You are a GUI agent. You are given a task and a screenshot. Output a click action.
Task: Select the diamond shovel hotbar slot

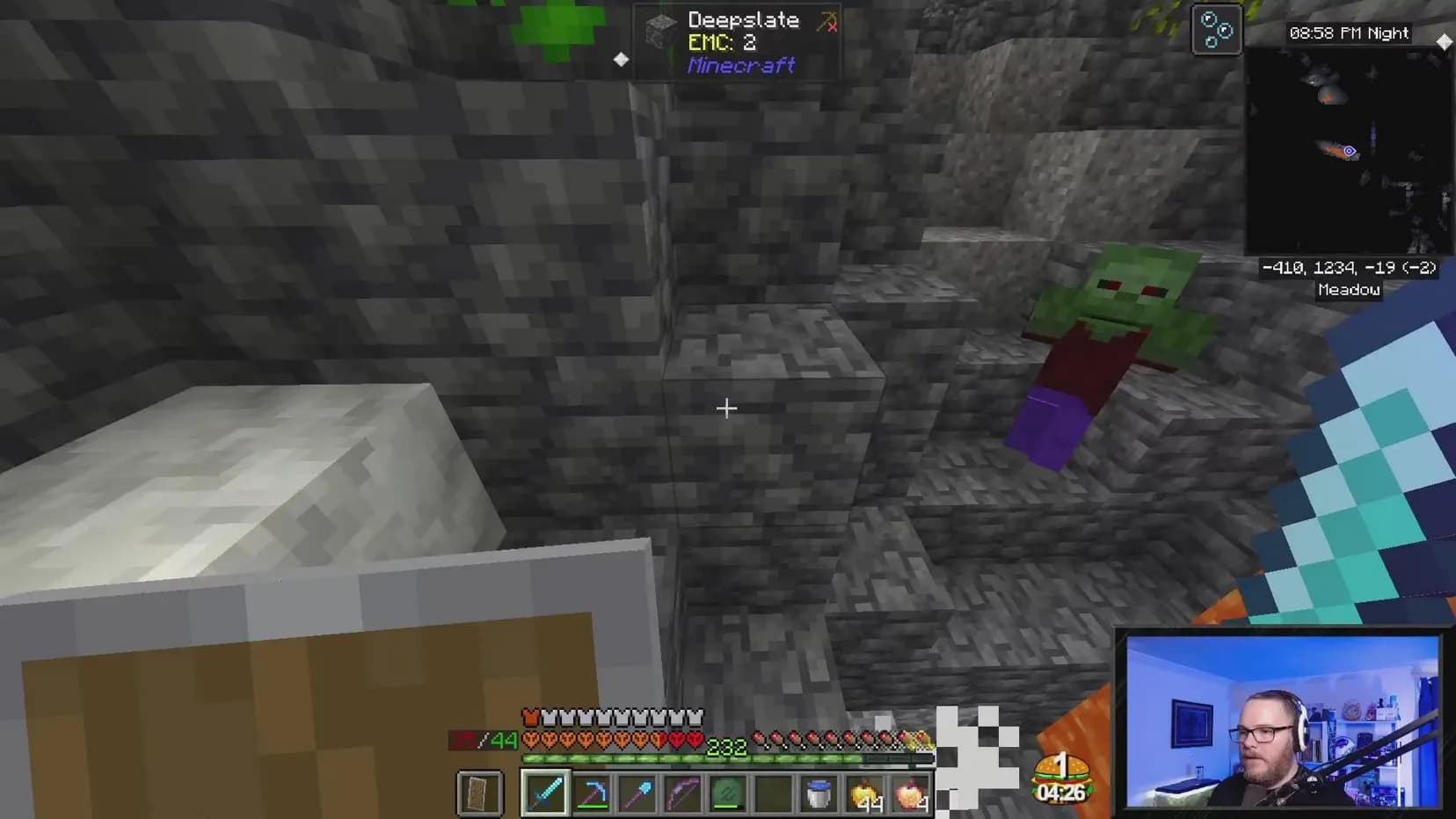(x=637, y=793)
